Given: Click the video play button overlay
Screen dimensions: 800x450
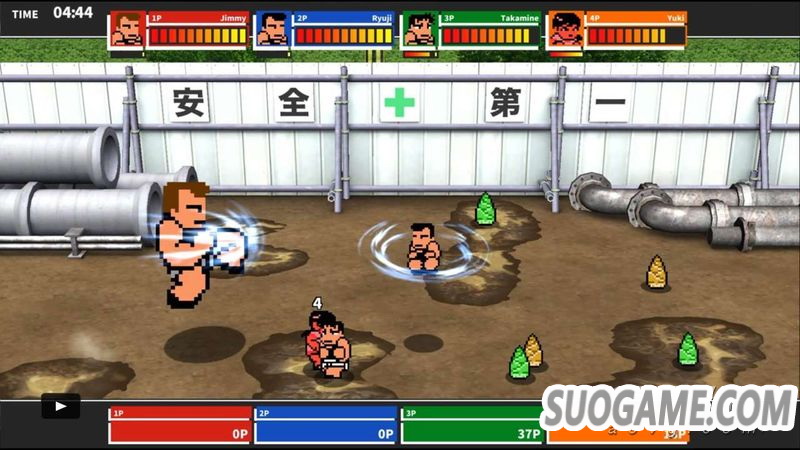Looking at the screenshot, I should tap(60, 407).
